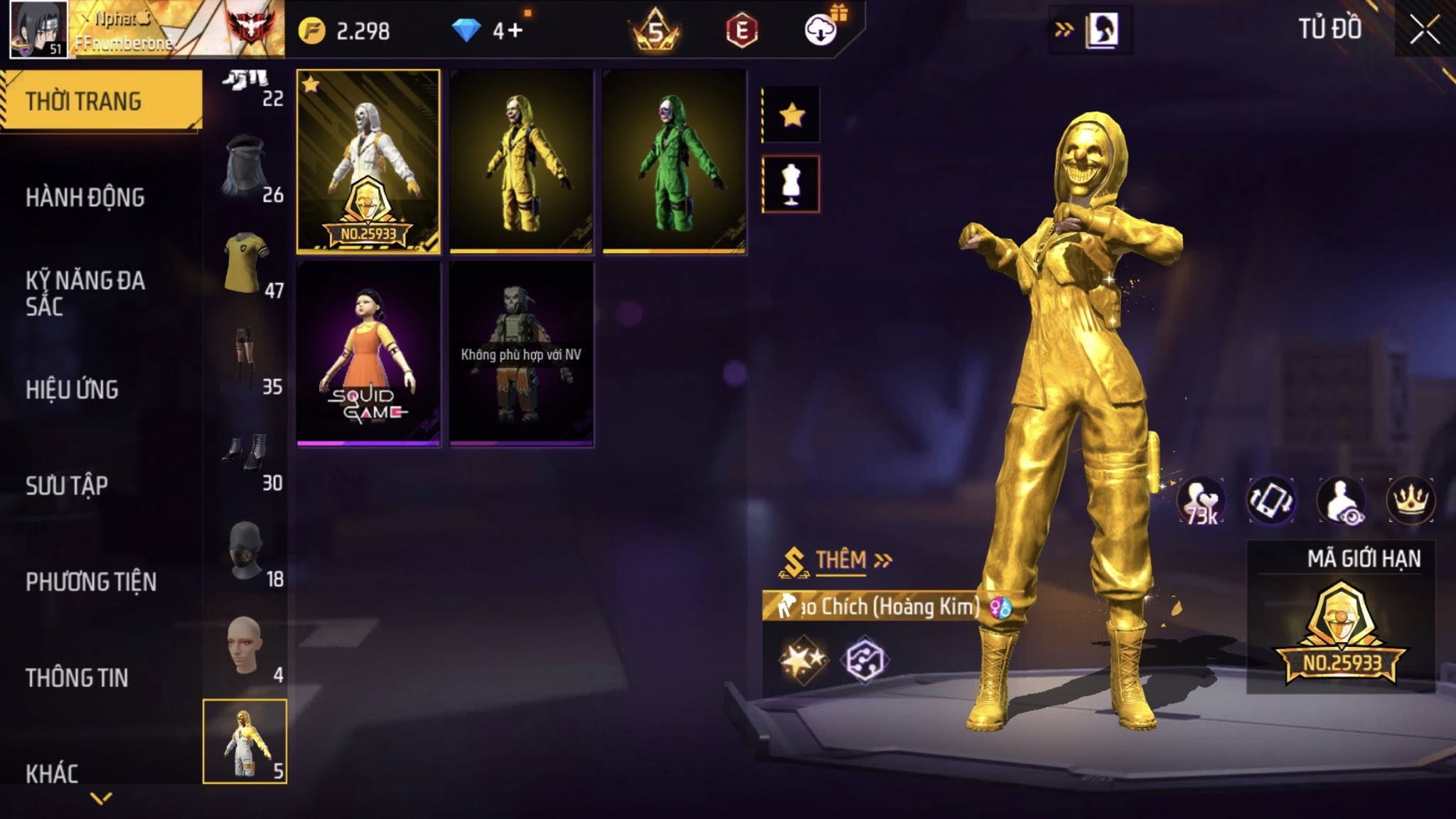
Task: Pick the green jumpsuit clown costume
Action: (x=674, y=161)
